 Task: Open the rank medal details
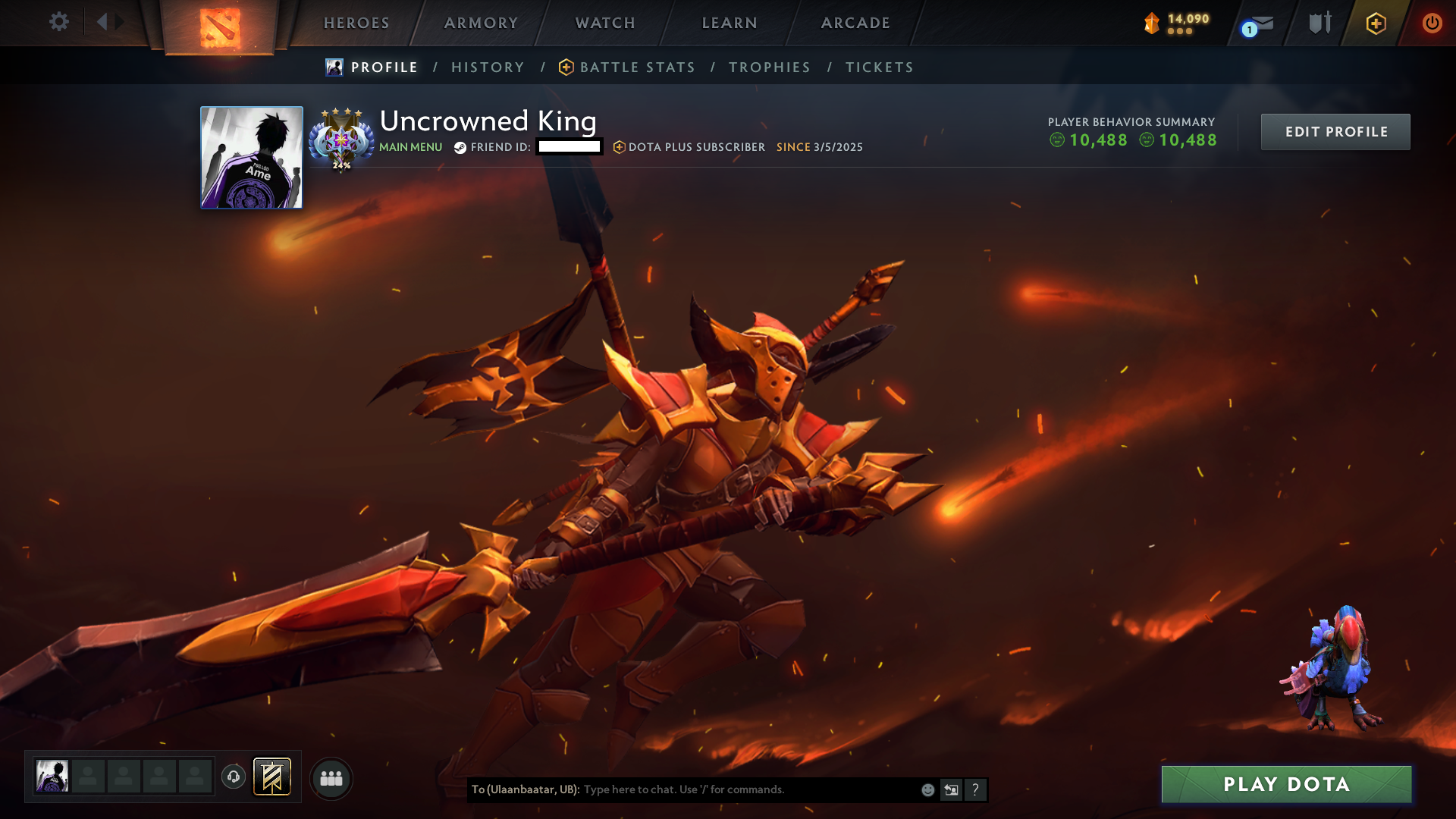point(342,138)
